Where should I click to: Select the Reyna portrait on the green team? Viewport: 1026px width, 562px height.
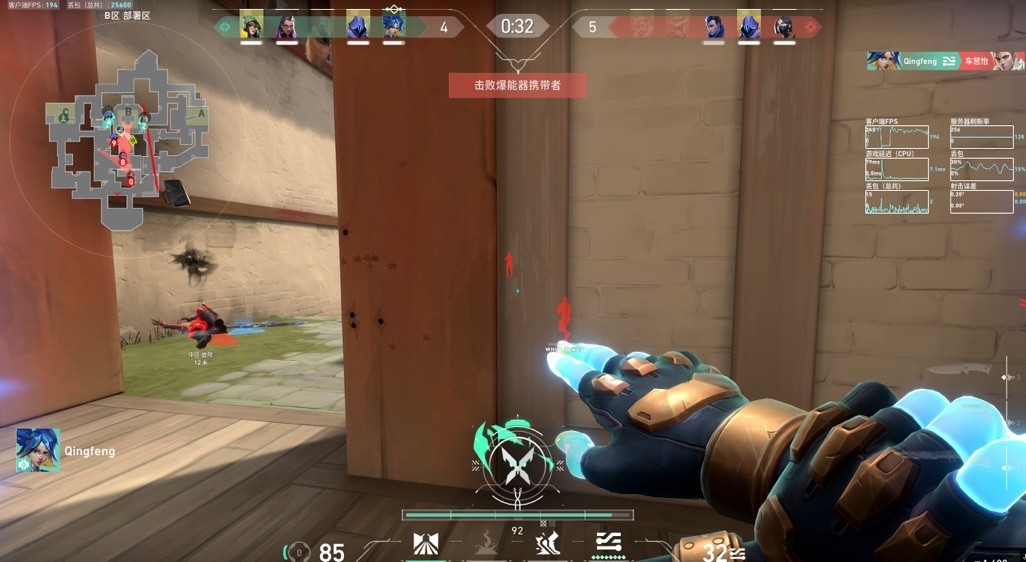click(286, 27)
